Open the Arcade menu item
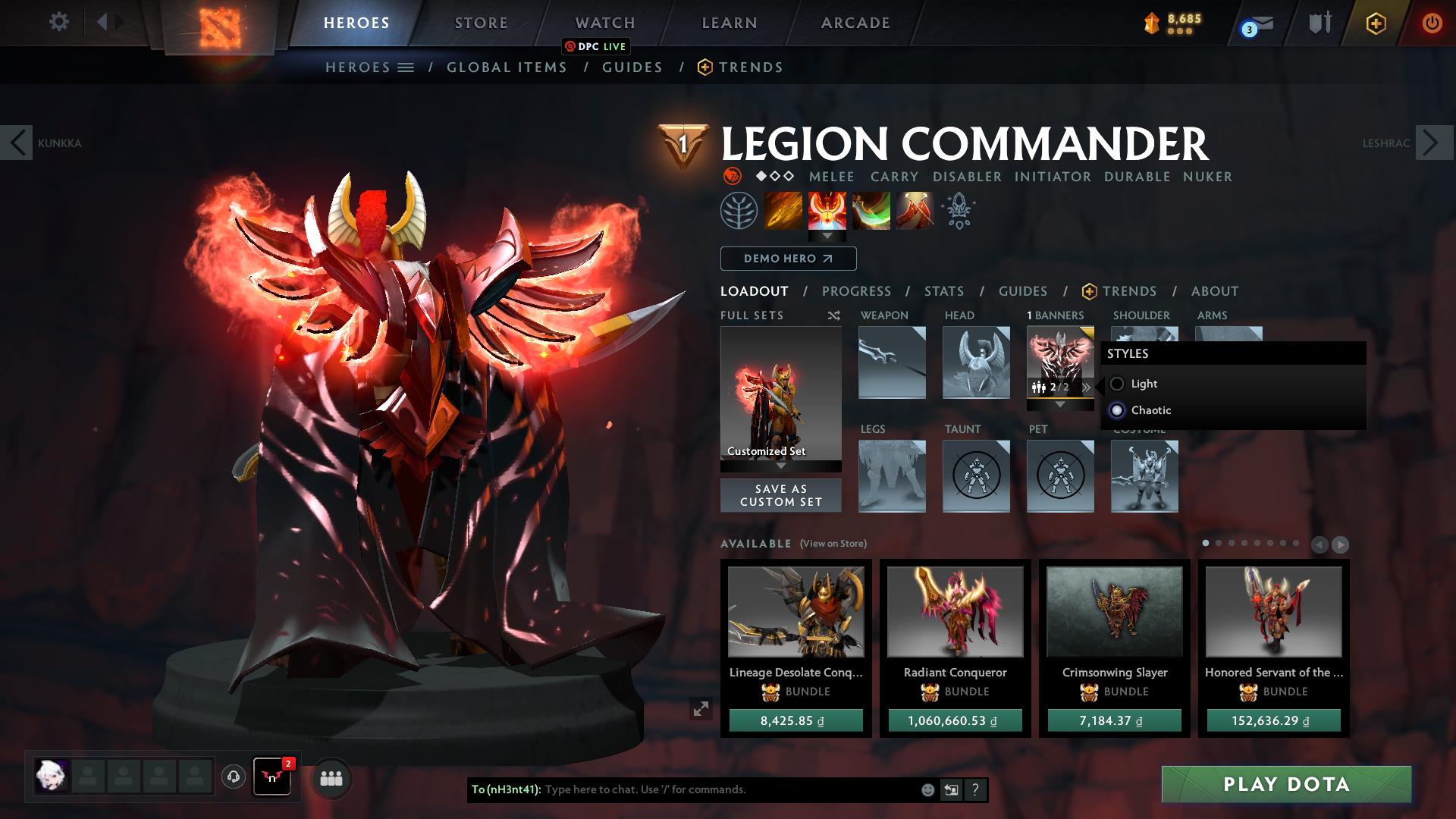Screen dimensions: 1456x819 (855, 22)
